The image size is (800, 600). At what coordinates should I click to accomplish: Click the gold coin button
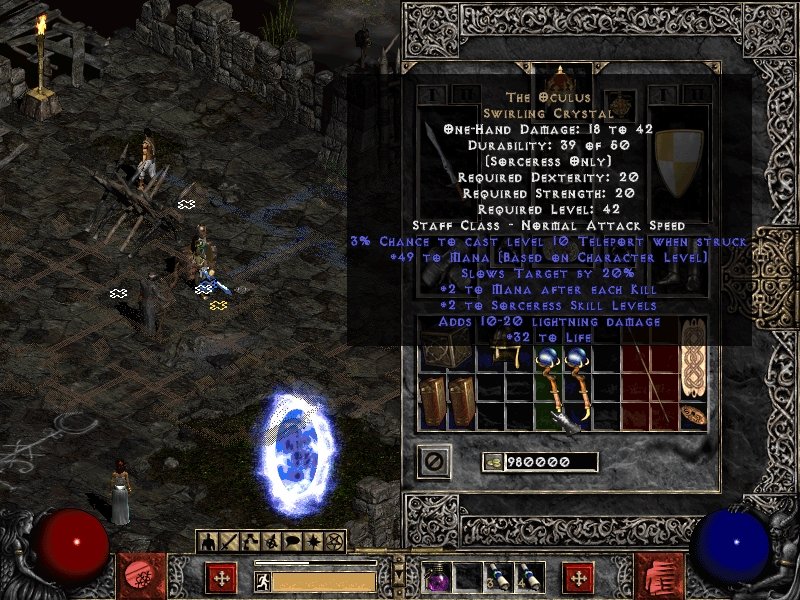[x=493, y=461]
